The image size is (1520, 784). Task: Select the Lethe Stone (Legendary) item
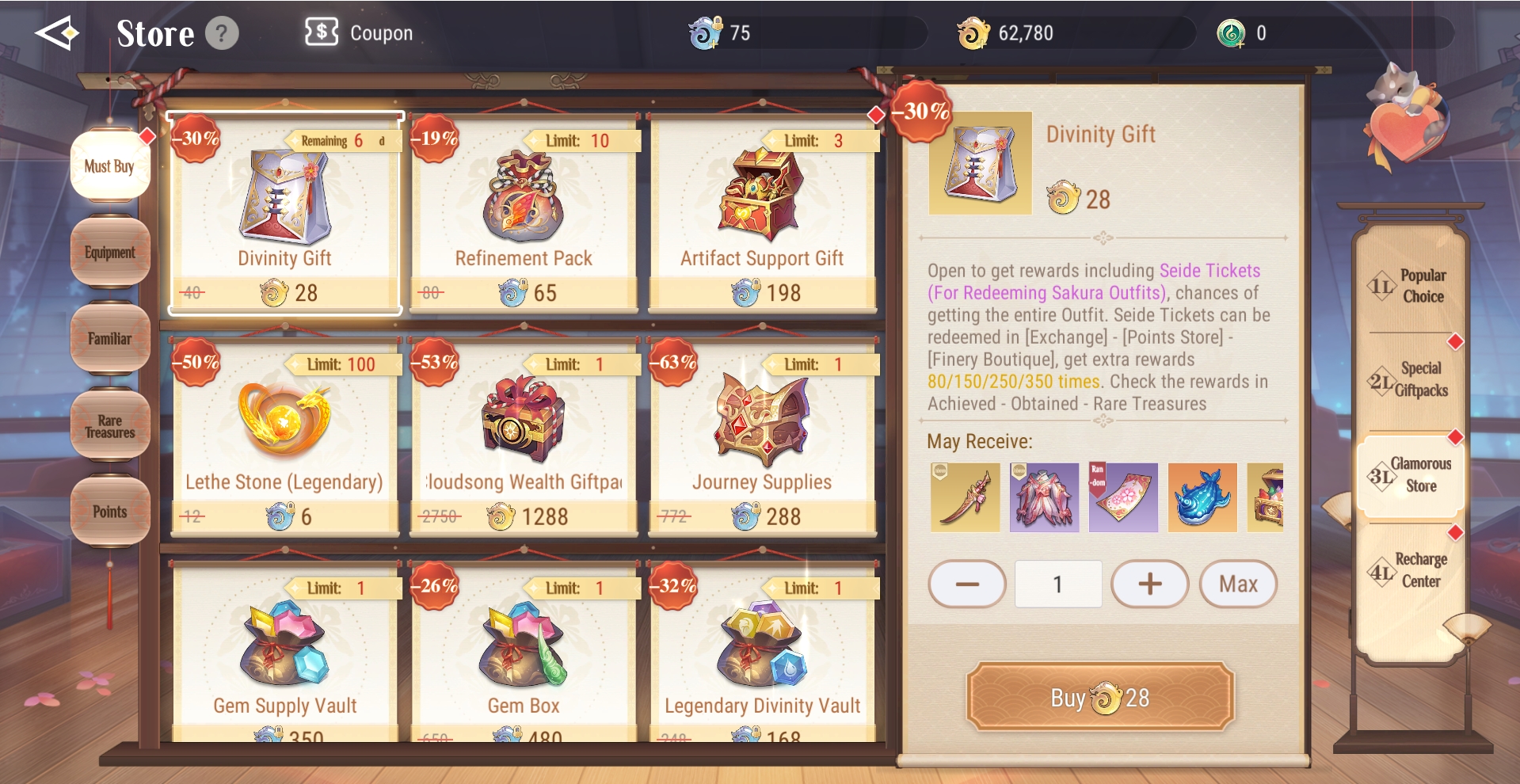point(284,437)
